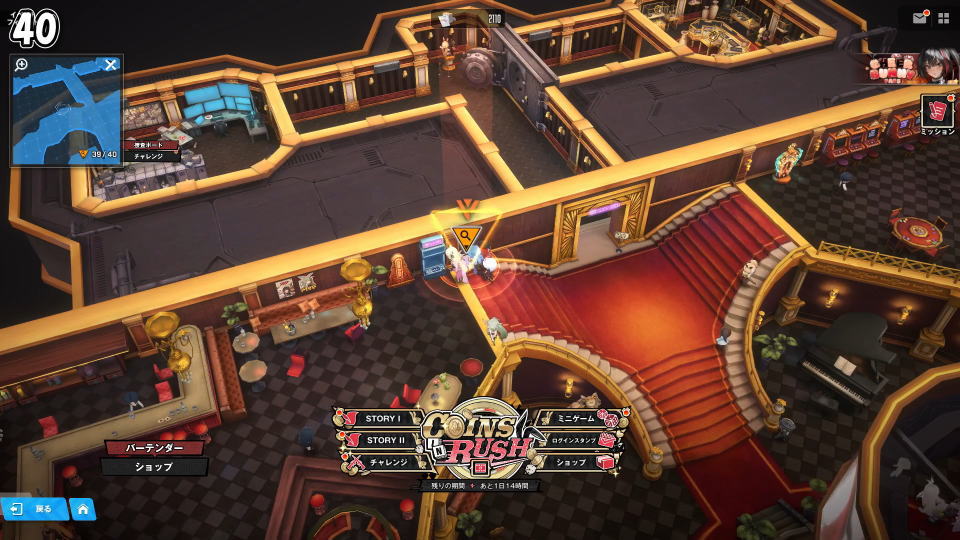The height and width of the screenshot is (540, 960).
Task: Click the orange magnifier search marker
Action: pyautogui.click(x=465, y=237)
